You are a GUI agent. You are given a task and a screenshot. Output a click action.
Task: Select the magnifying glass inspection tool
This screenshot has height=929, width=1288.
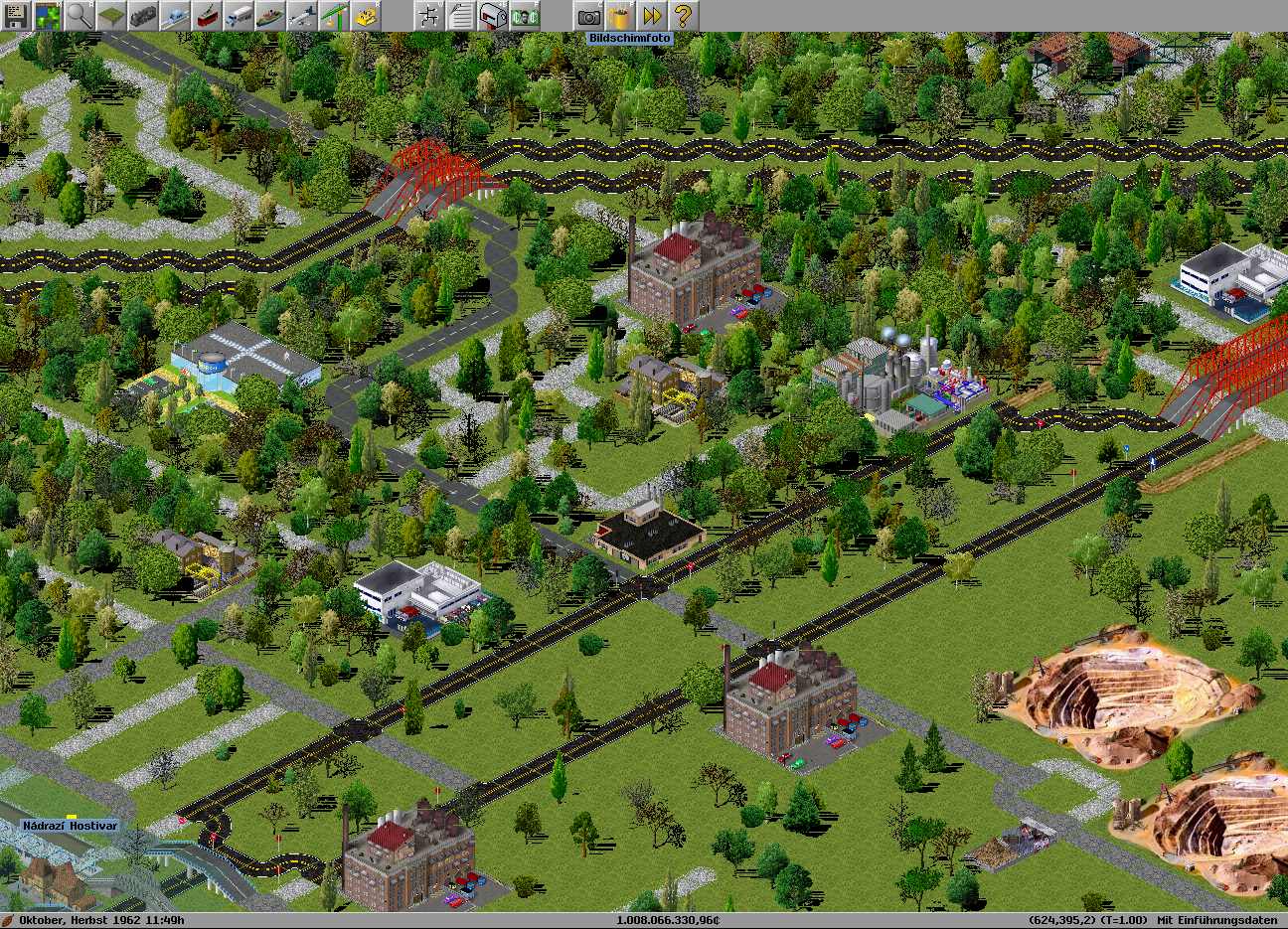[x=80, y=16]
